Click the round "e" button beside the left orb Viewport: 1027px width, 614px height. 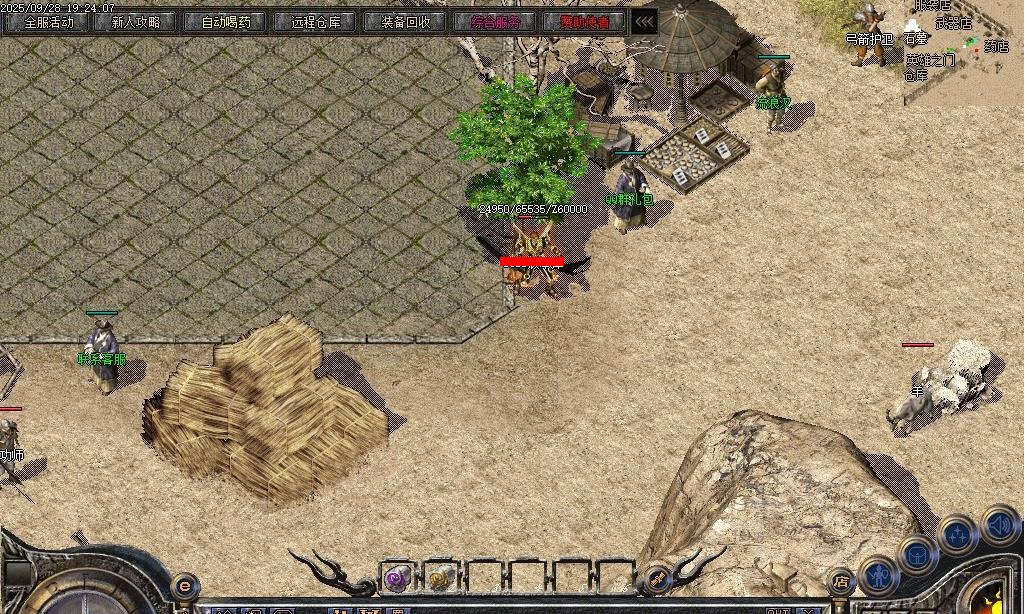(x=184, y=586)
